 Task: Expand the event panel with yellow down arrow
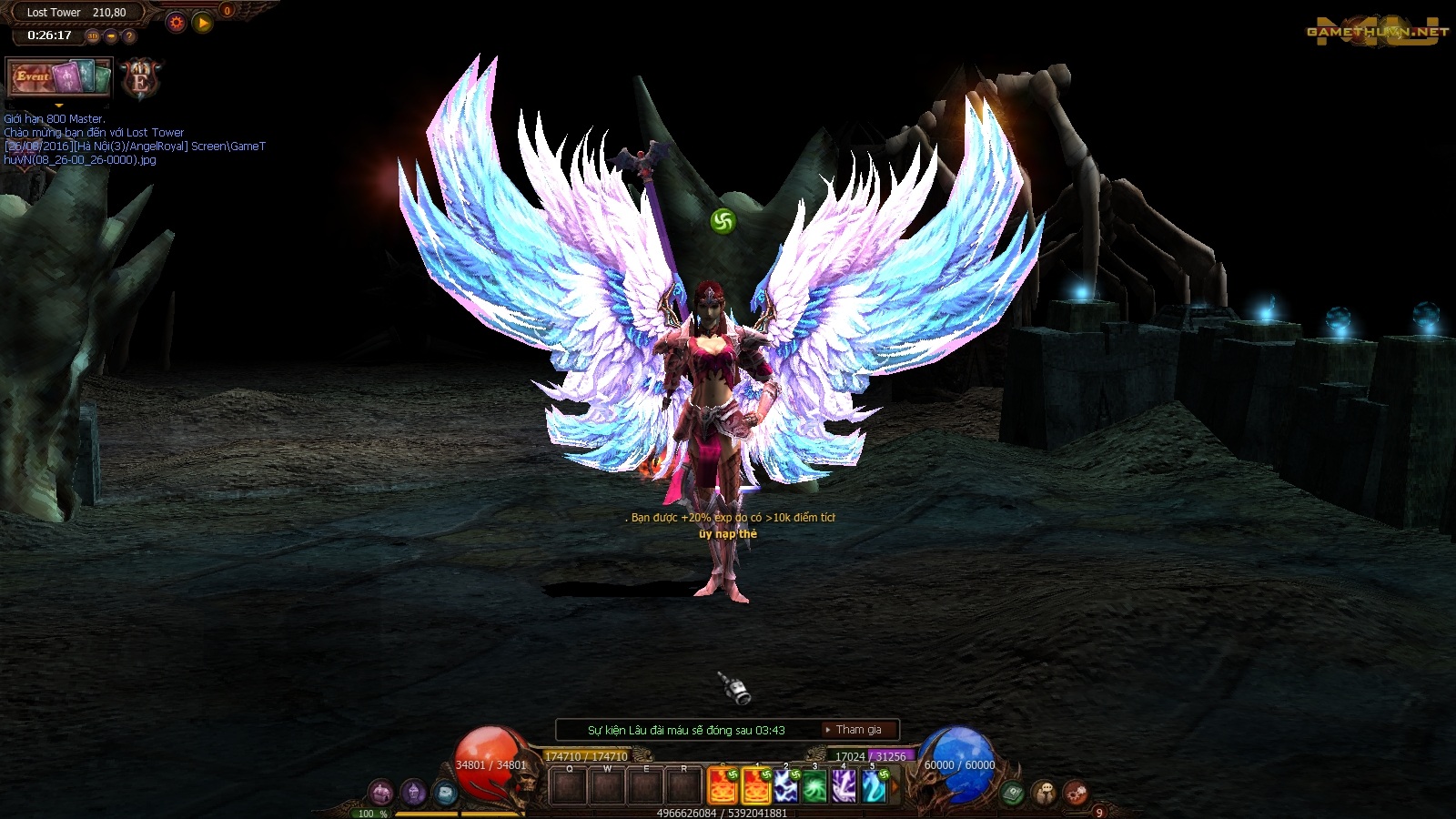[x=59, y=106]
